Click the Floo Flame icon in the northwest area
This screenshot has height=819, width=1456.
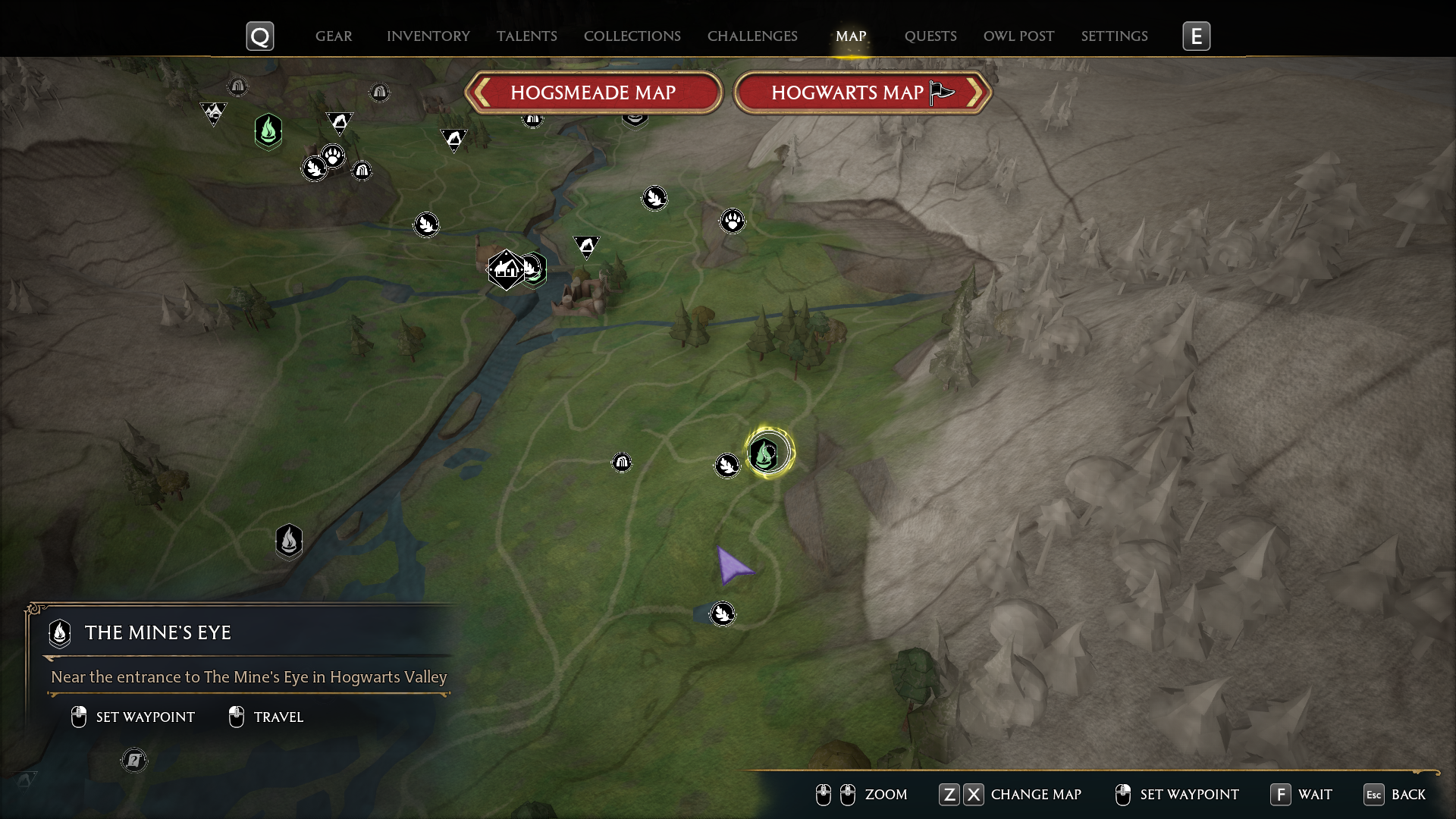click(268, 131)
